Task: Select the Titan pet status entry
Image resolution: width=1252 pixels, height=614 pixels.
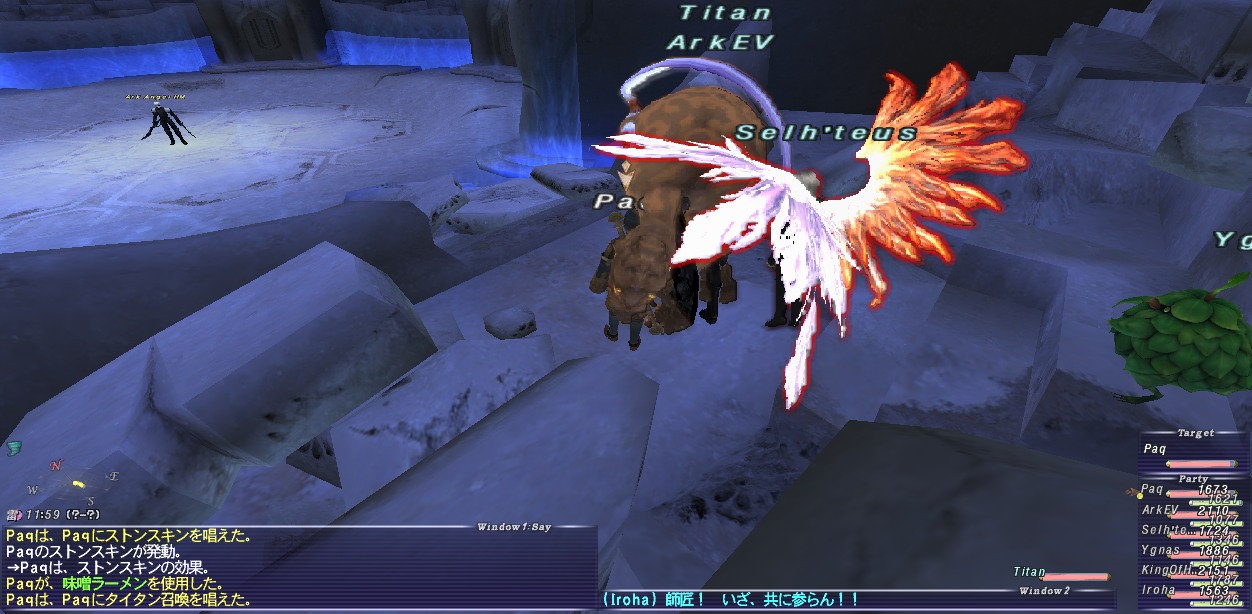Action: pos(1060,573)
